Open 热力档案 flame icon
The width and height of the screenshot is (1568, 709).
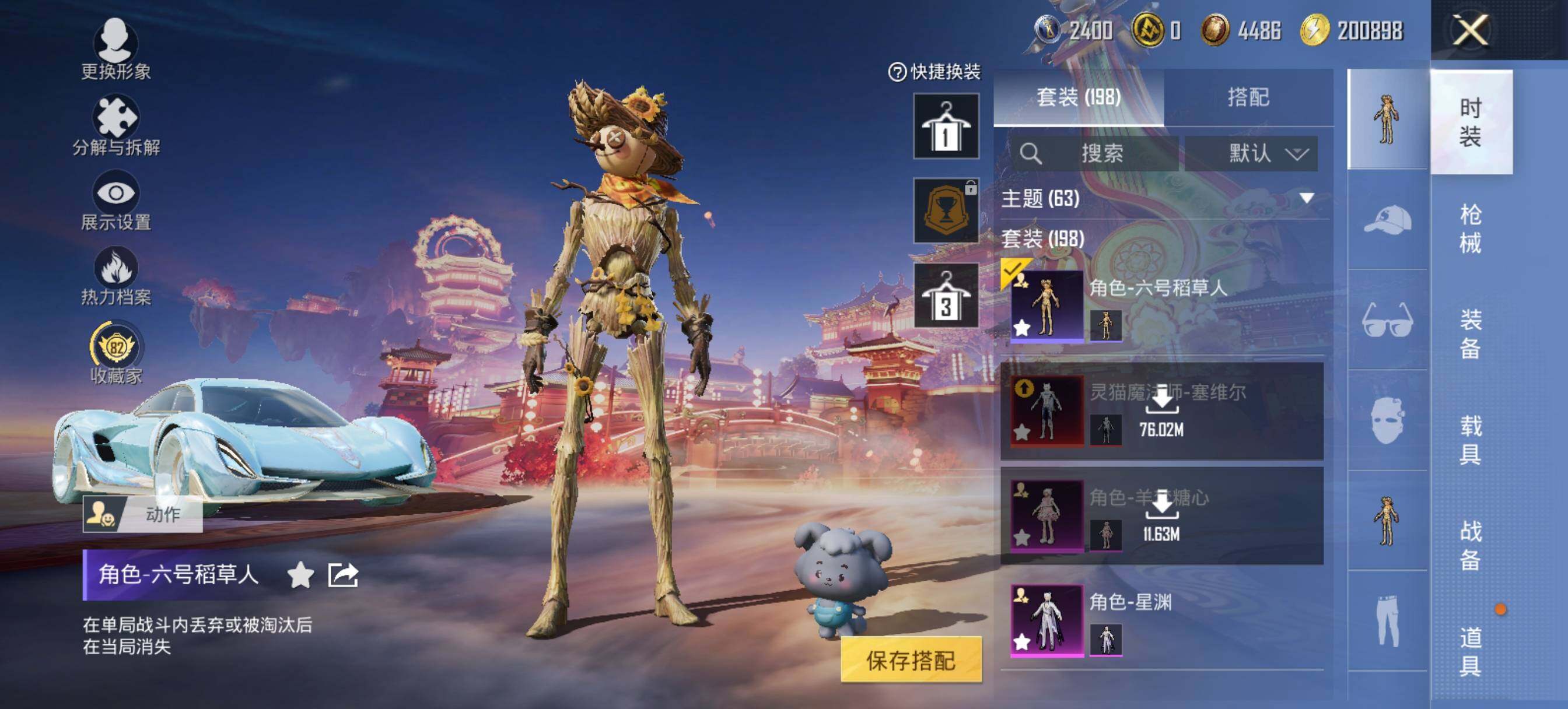[116, 276]
